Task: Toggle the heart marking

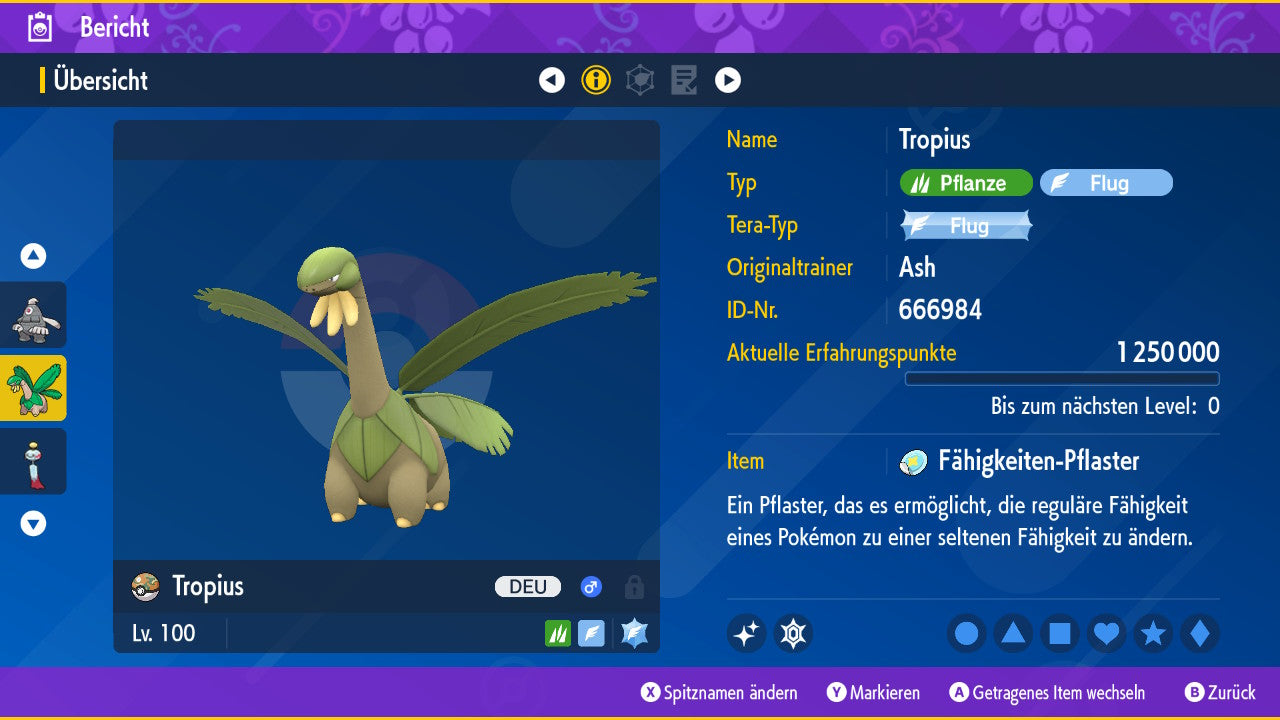Action: 1106,634
